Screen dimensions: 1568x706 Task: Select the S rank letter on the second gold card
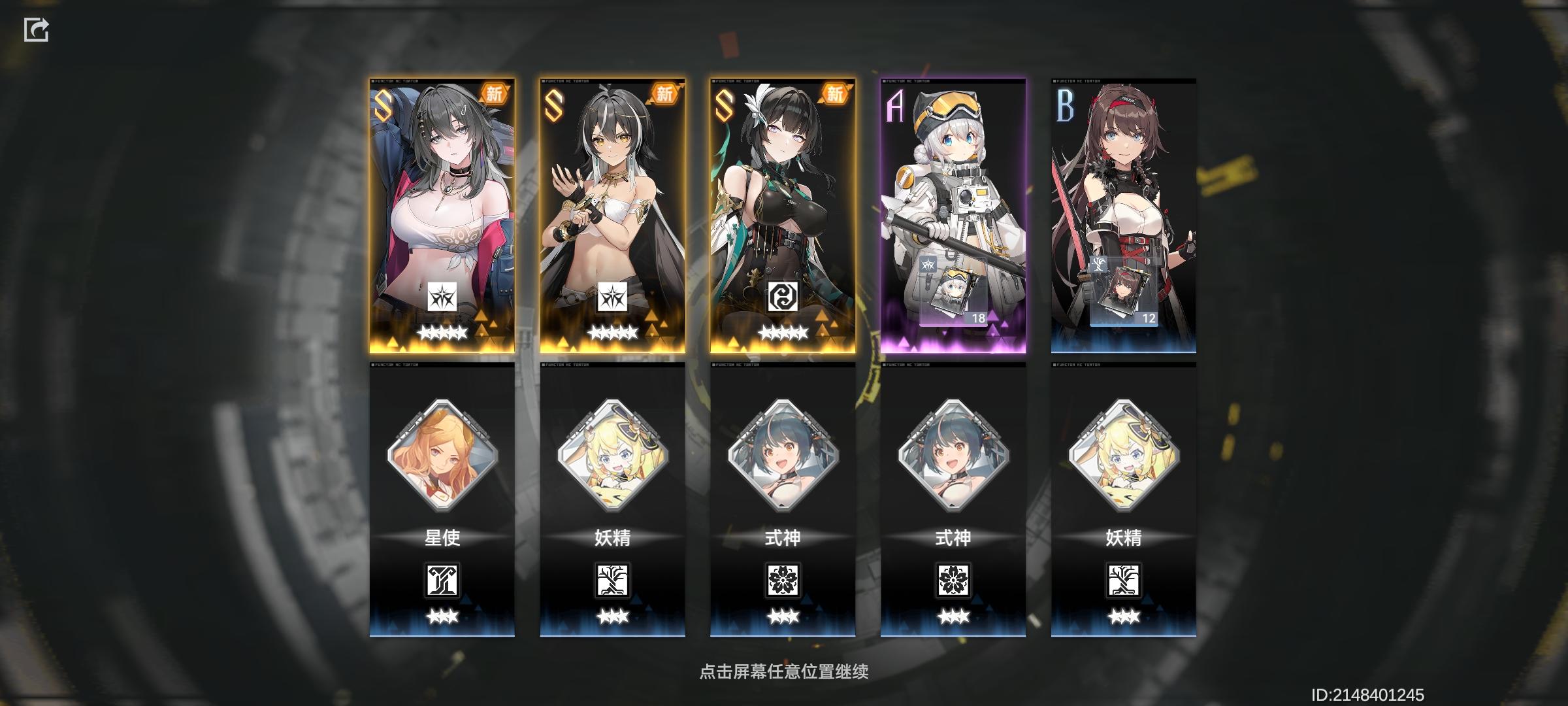click(x=553, y=107)
